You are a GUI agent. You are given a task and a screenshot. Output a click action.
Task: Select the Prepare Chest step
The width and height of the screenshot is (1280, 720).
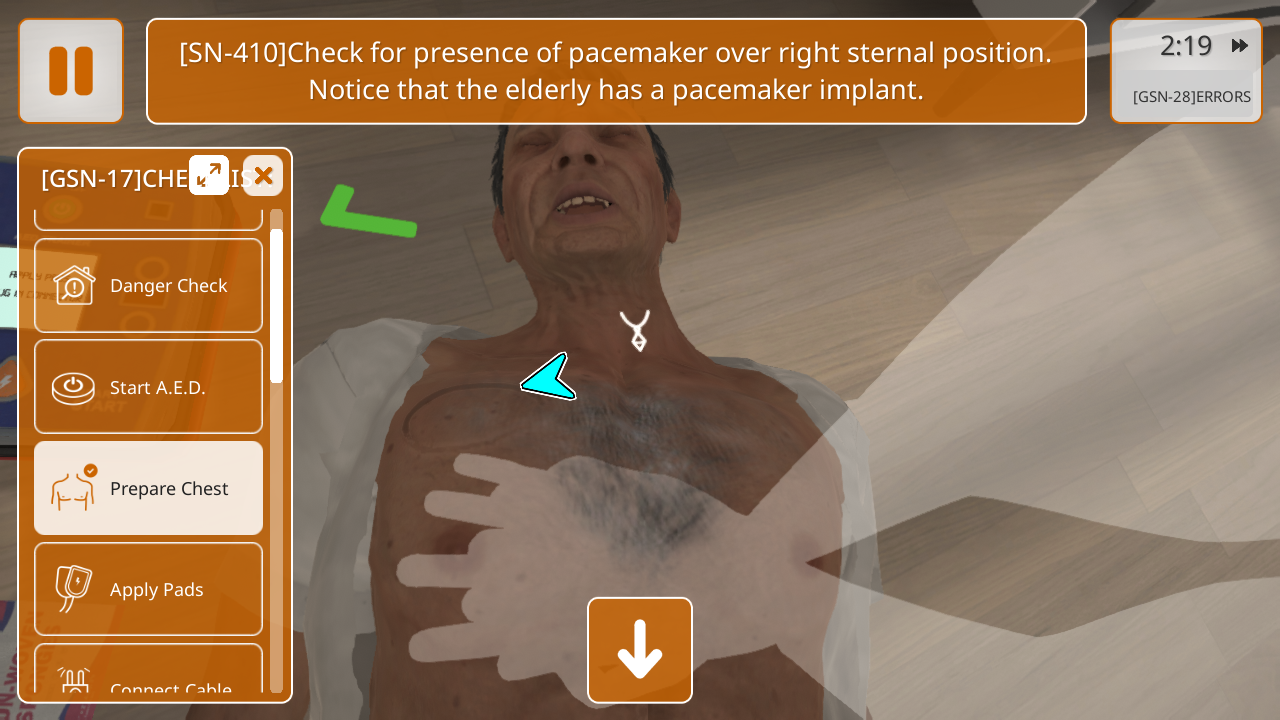tap(149, 488)
